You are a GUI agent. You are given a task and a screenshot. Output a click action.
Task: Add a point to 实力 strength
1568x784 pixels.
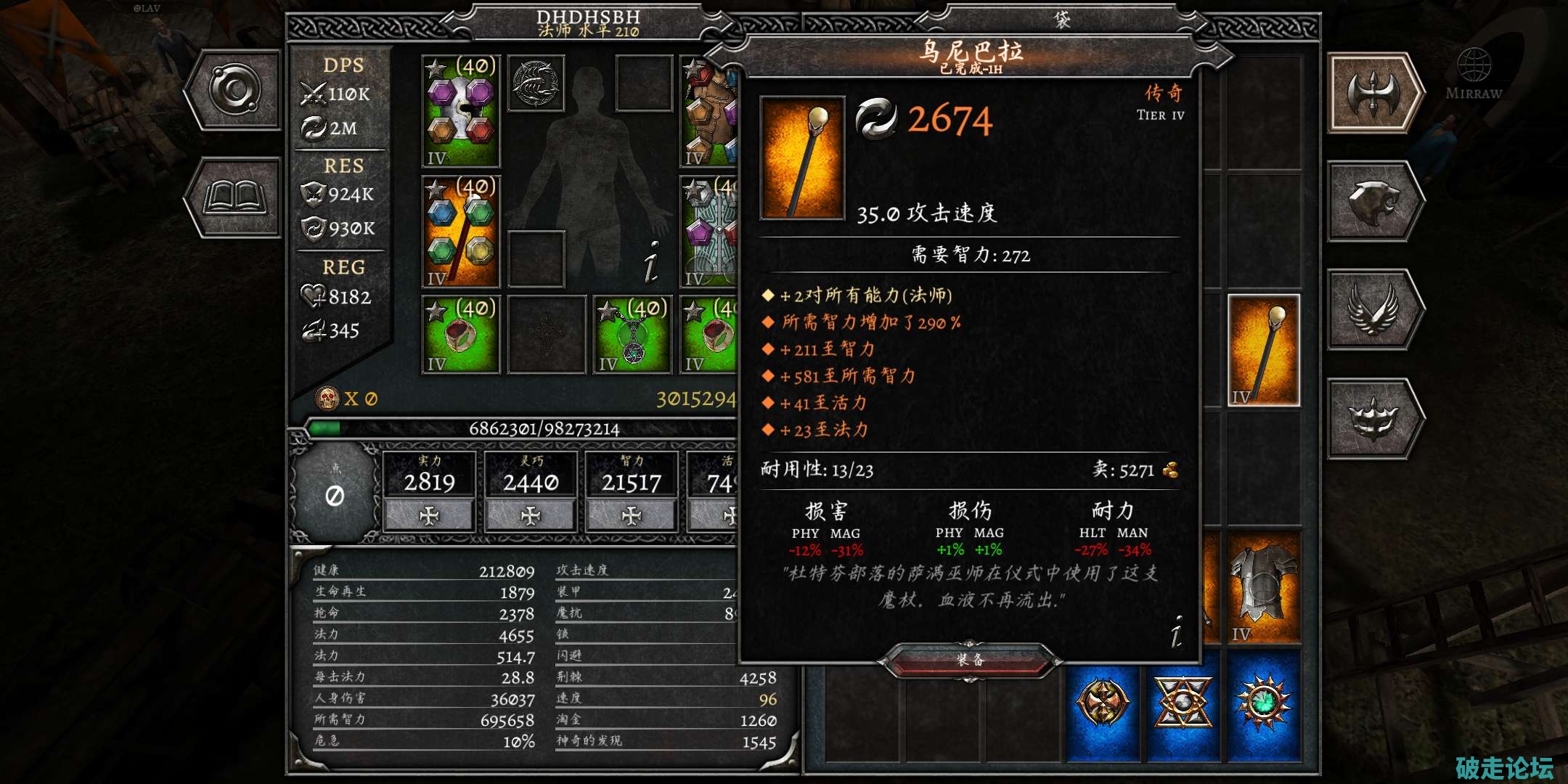(x=429, y=515)
